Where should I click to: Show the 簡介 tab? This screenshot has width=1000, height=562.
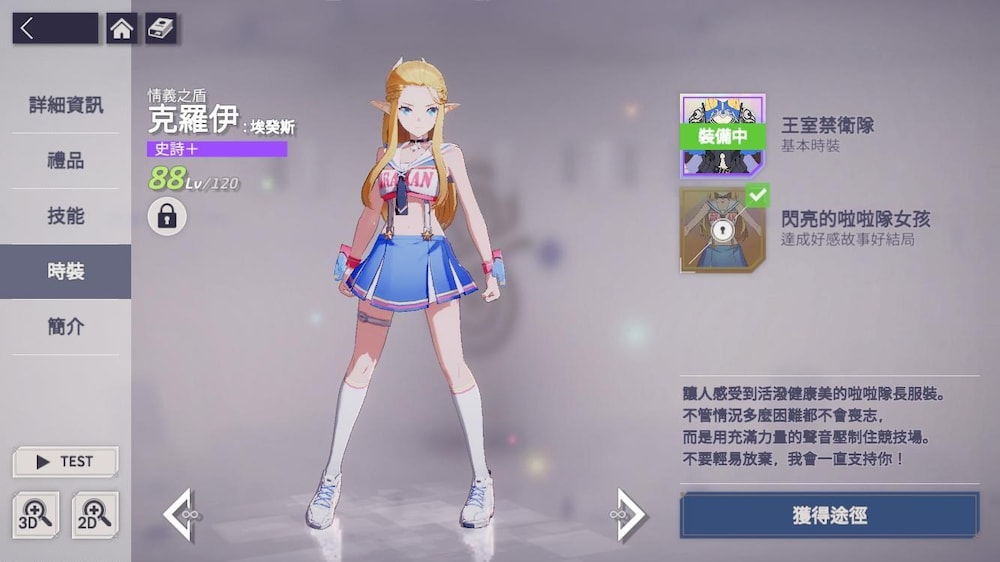coord(65,326)
